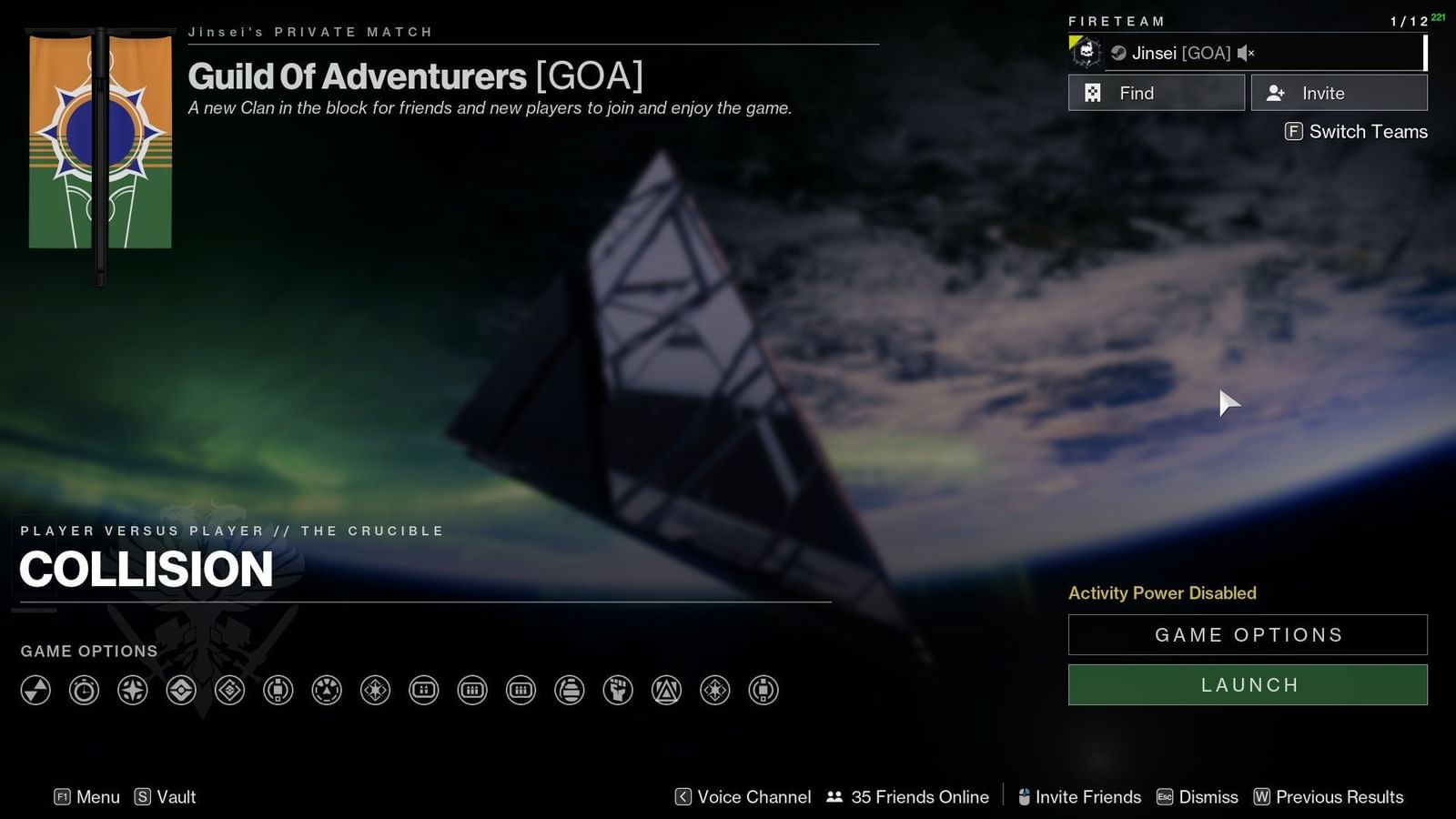Click the four-pointed star Game Options icon
Screen dimensions: 1456x819
coord(132,691)
